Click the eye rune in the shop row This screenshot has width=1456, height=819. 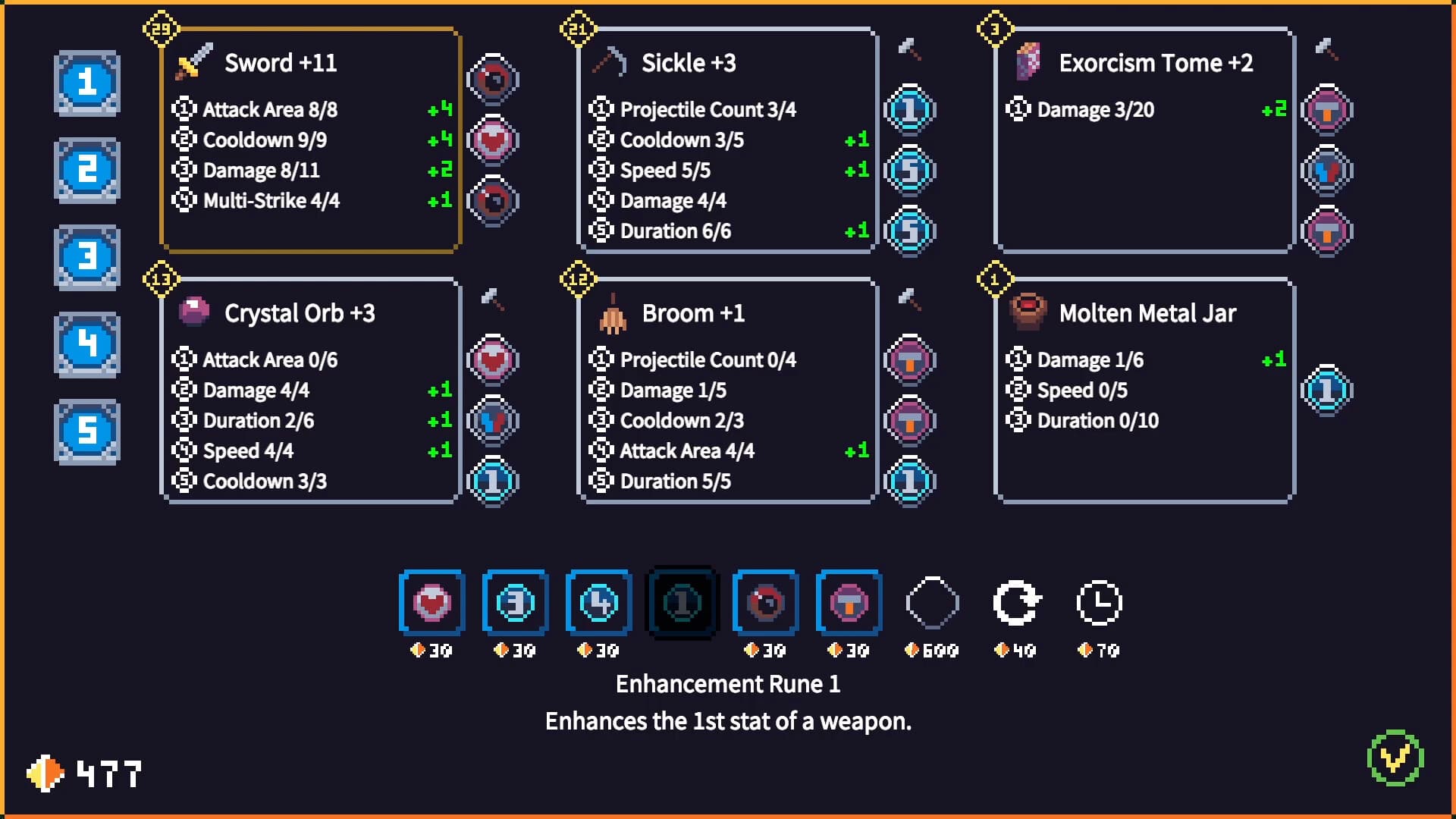pos(764,603)
